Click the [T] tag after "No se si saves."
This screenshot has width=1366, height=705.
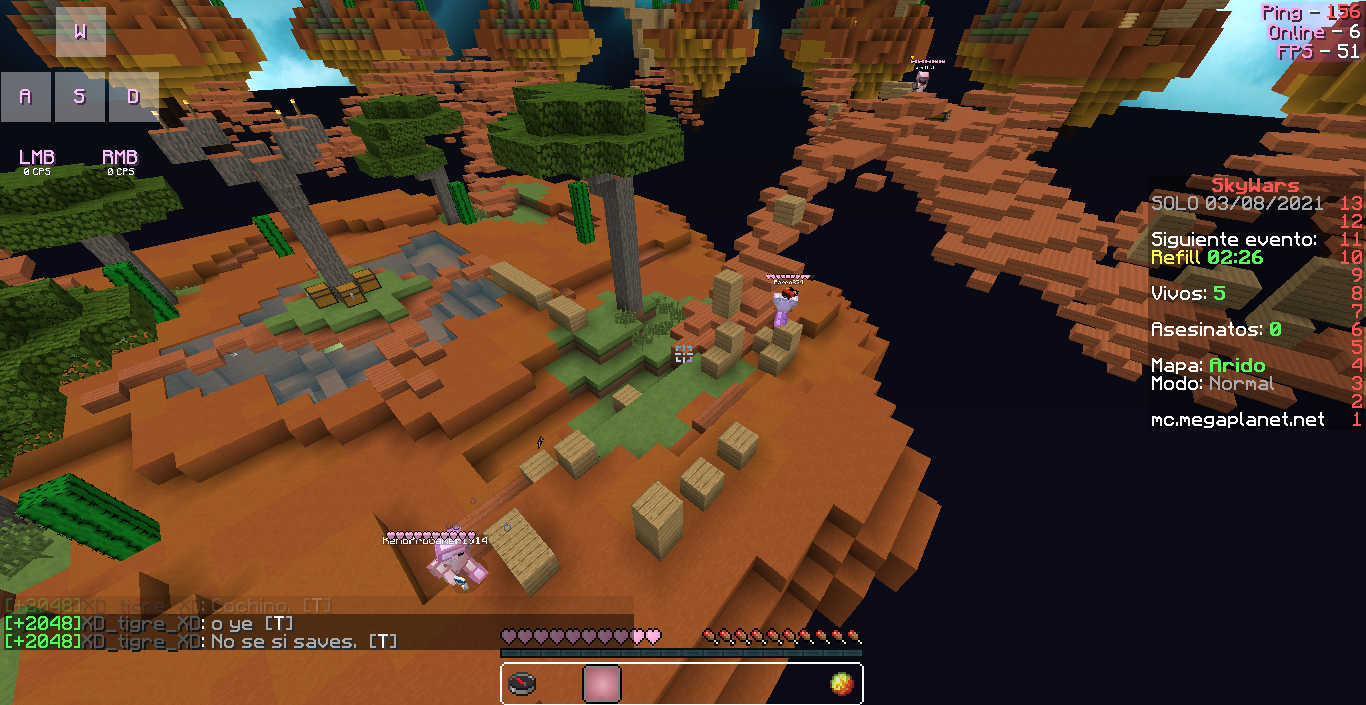[382, 641]
